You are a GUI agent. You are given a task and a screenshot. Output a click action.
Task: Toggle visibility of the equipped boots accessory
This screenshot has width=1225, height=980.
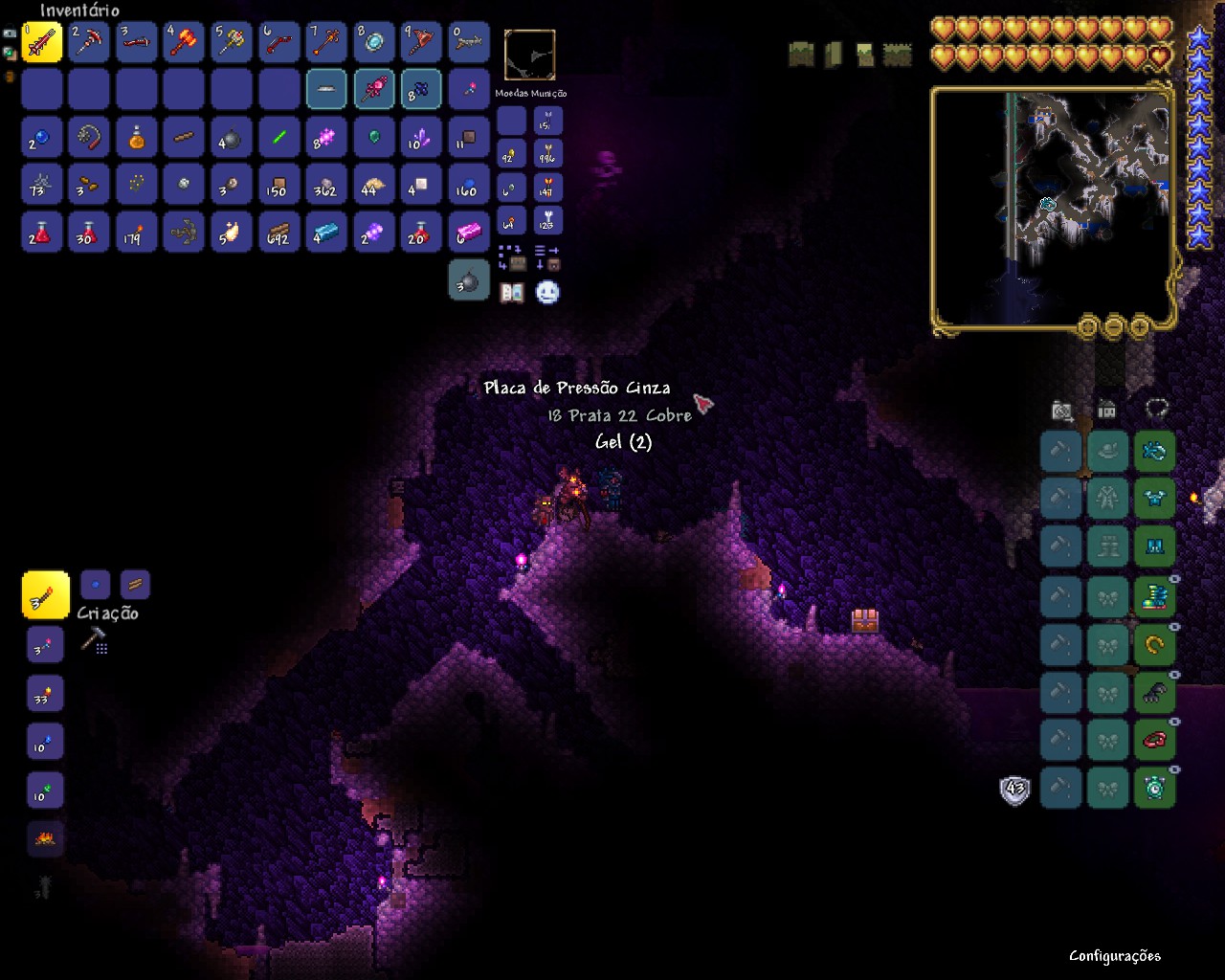[x=1175, y=577]
